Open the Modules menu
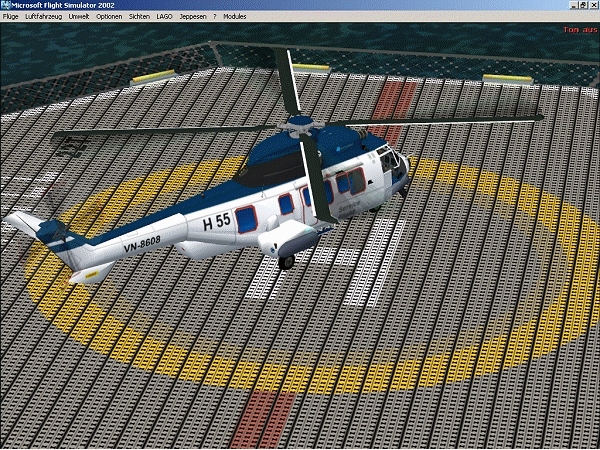The height and width of the screenshot is (450, 600). pos(235,18)
